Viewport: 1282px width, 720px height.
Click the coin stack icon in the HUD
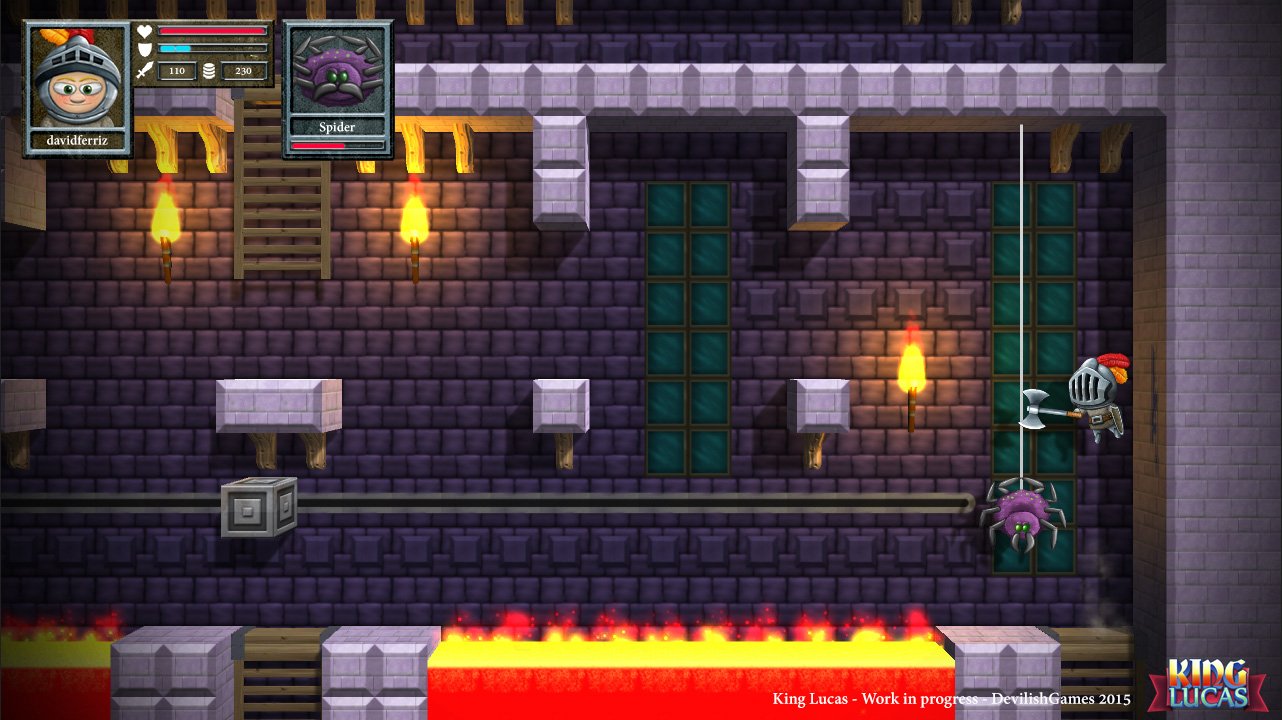(209, 71)
